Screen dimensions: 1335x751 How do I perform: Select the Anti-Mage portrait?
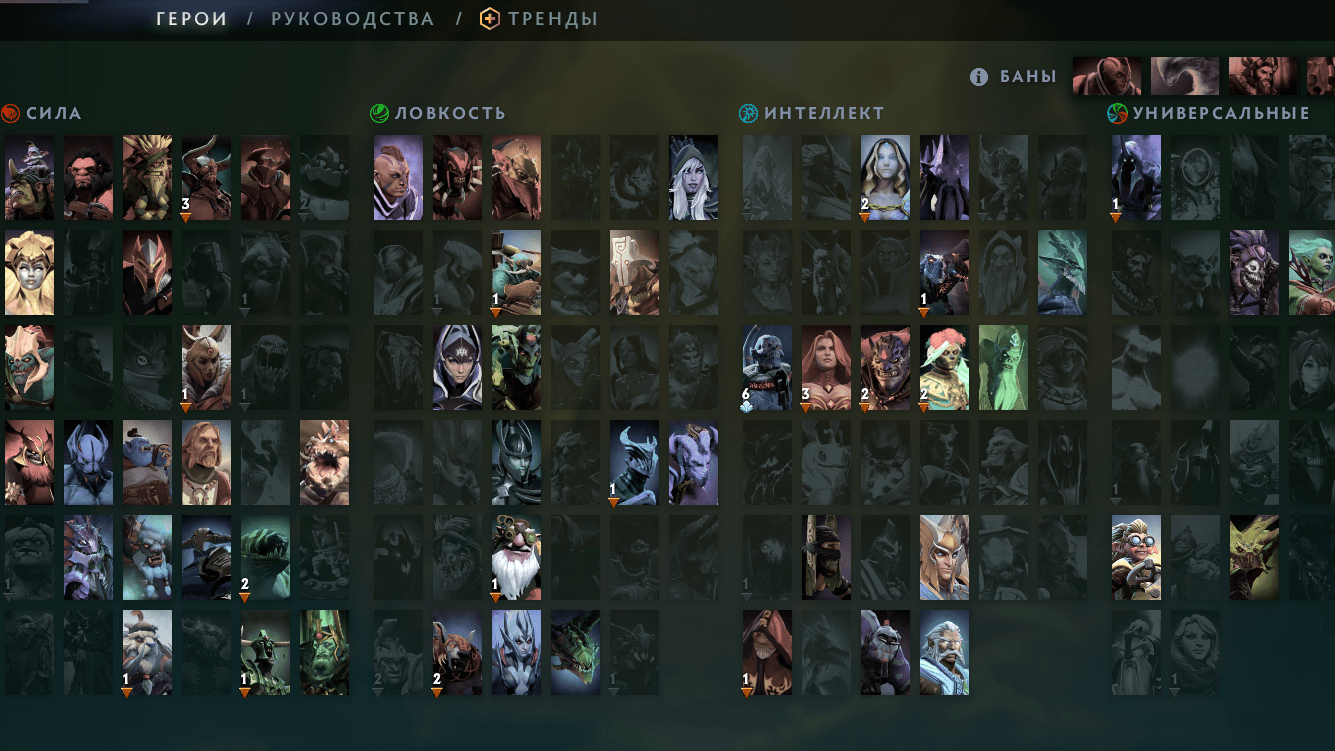[x=397, y=178]
